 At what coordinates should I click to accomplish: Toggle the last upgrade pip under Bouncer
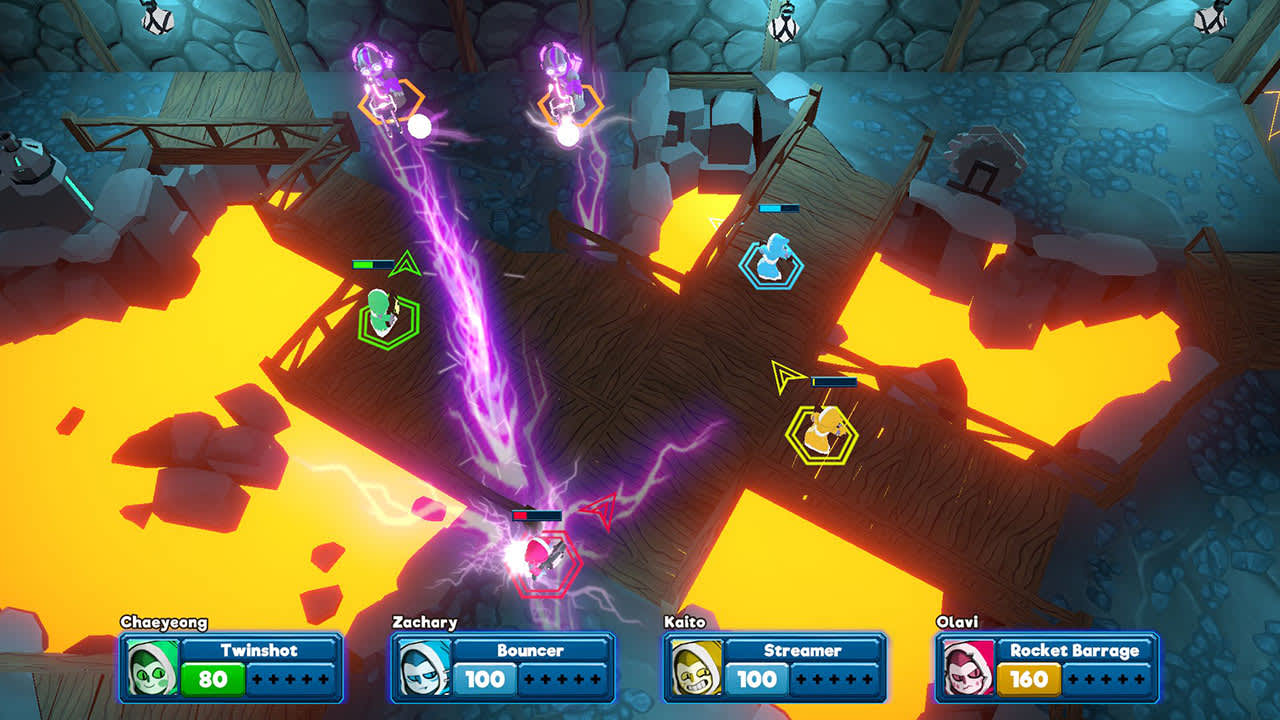click(596, 678)
